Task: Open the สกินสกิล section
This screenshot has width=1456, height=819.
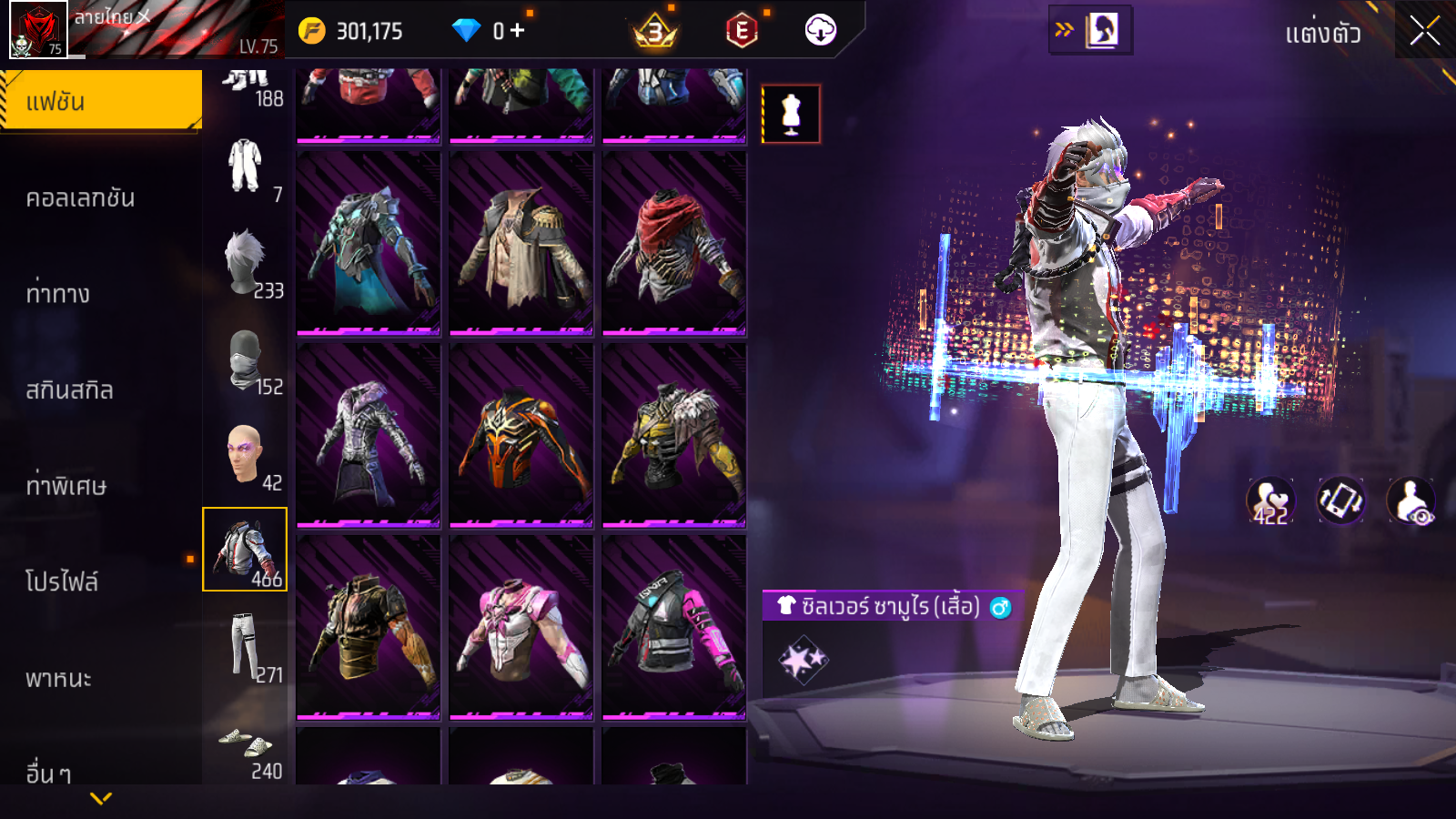Action: click(69, 390)
